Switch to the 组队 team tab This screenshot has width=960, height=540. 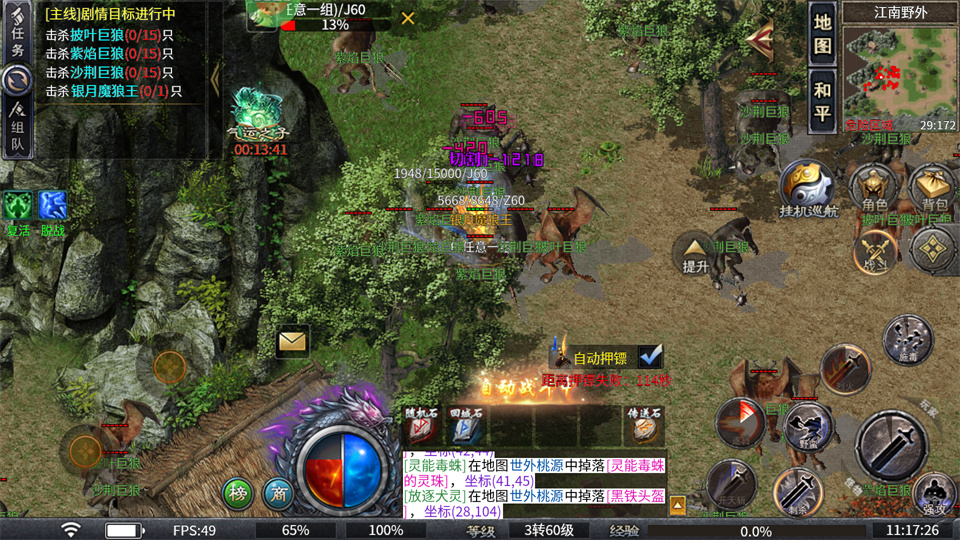[x=17, y=130]
